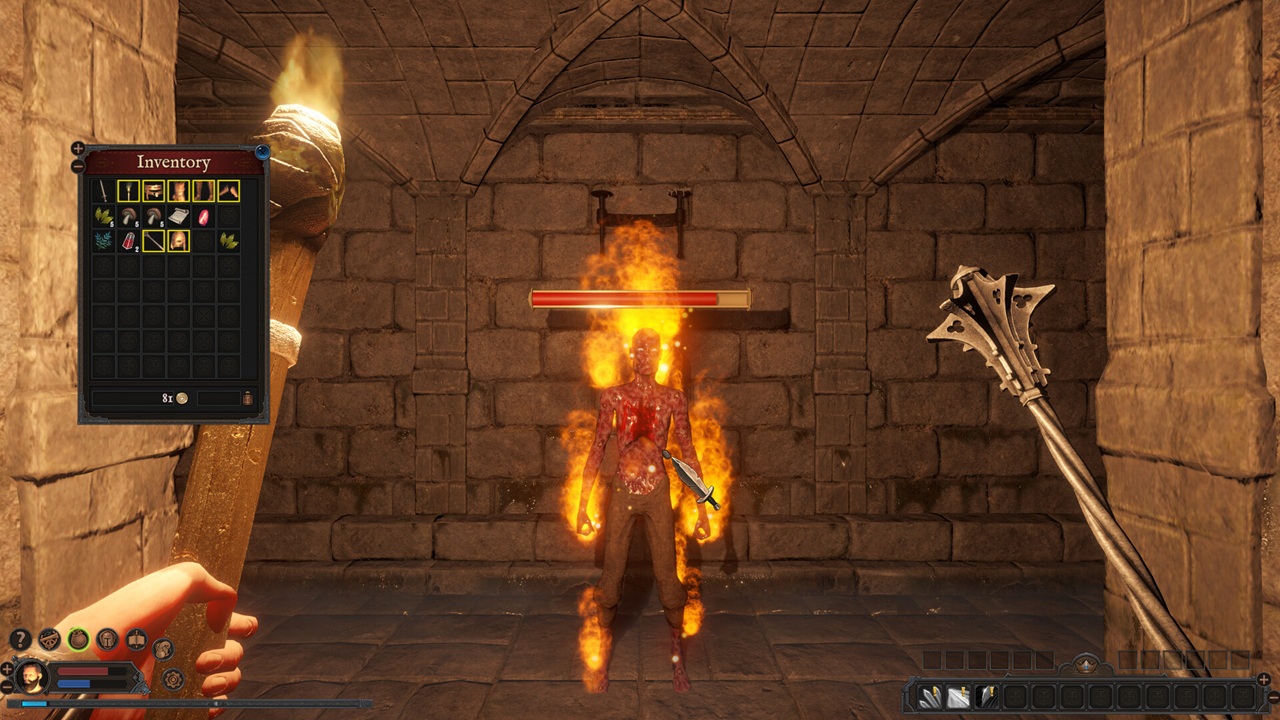Collapse the inventory with the minus button
Image resolution: width=1280 pixels, height=720 pixels.
pyautogui.click(x=77, y=166)
